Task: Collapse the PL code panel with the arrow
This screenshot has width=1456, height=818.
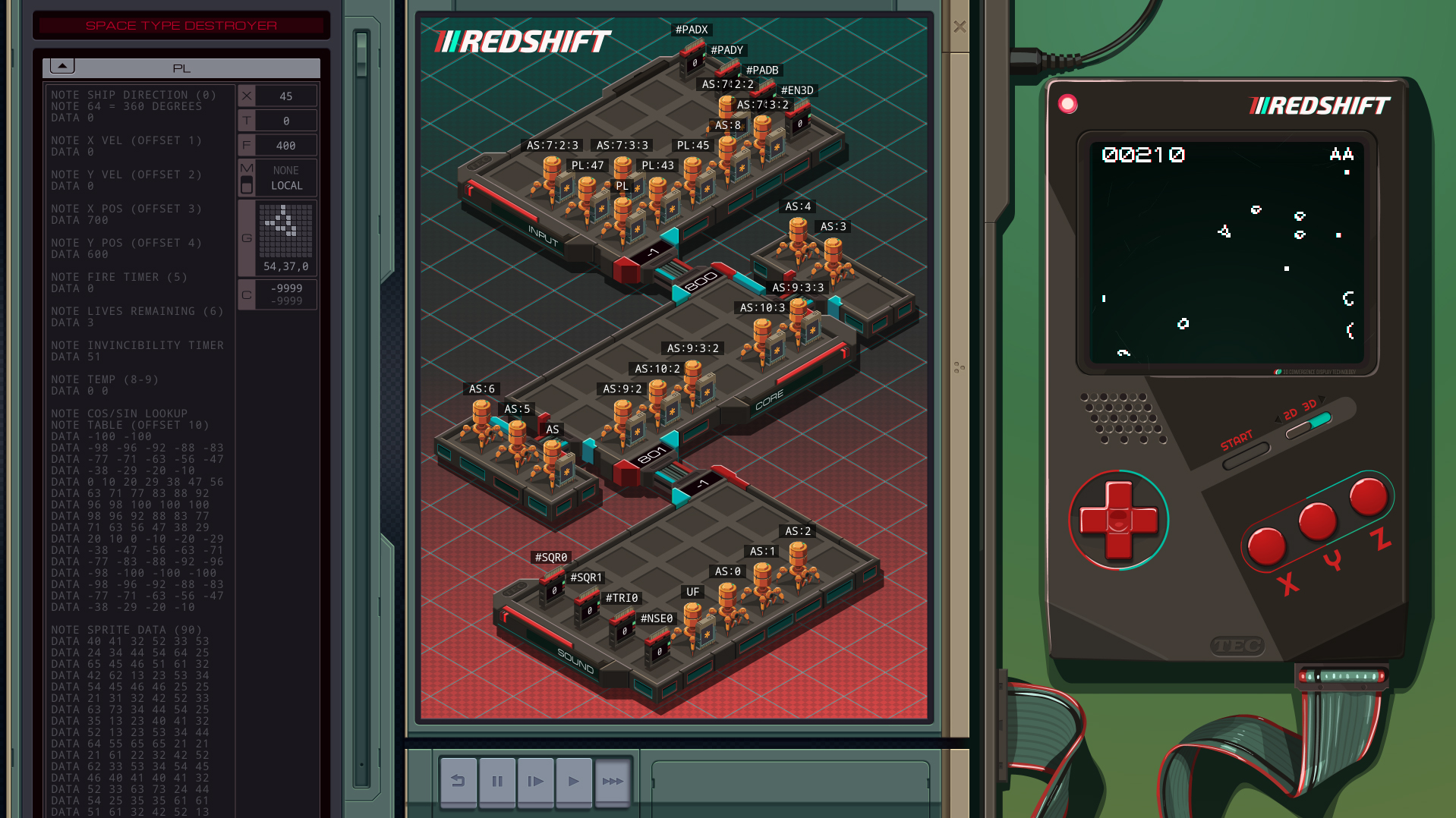Action: point(61,65)
